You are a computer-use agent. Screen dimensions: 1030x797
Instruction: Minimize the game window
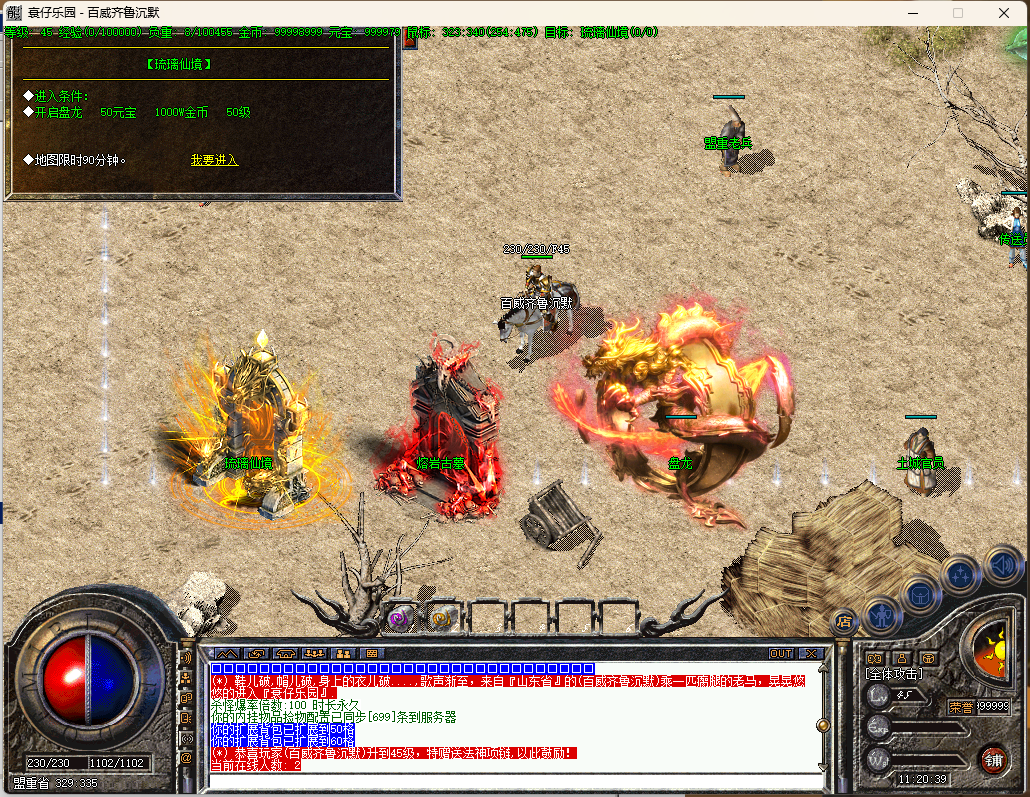[913, 13]
